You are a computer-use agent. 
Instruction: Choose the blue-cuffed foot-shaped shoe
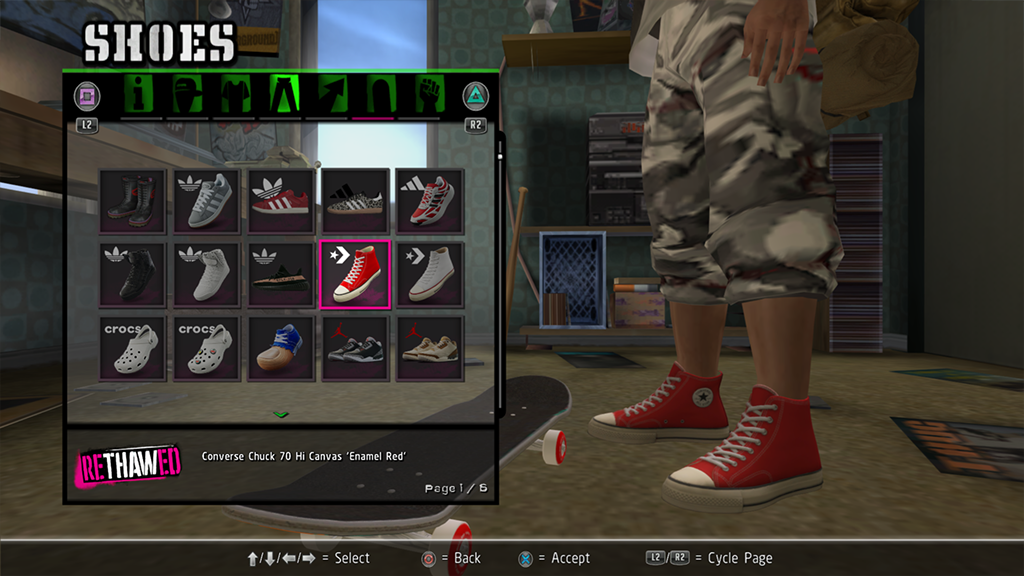pos(281,348)
